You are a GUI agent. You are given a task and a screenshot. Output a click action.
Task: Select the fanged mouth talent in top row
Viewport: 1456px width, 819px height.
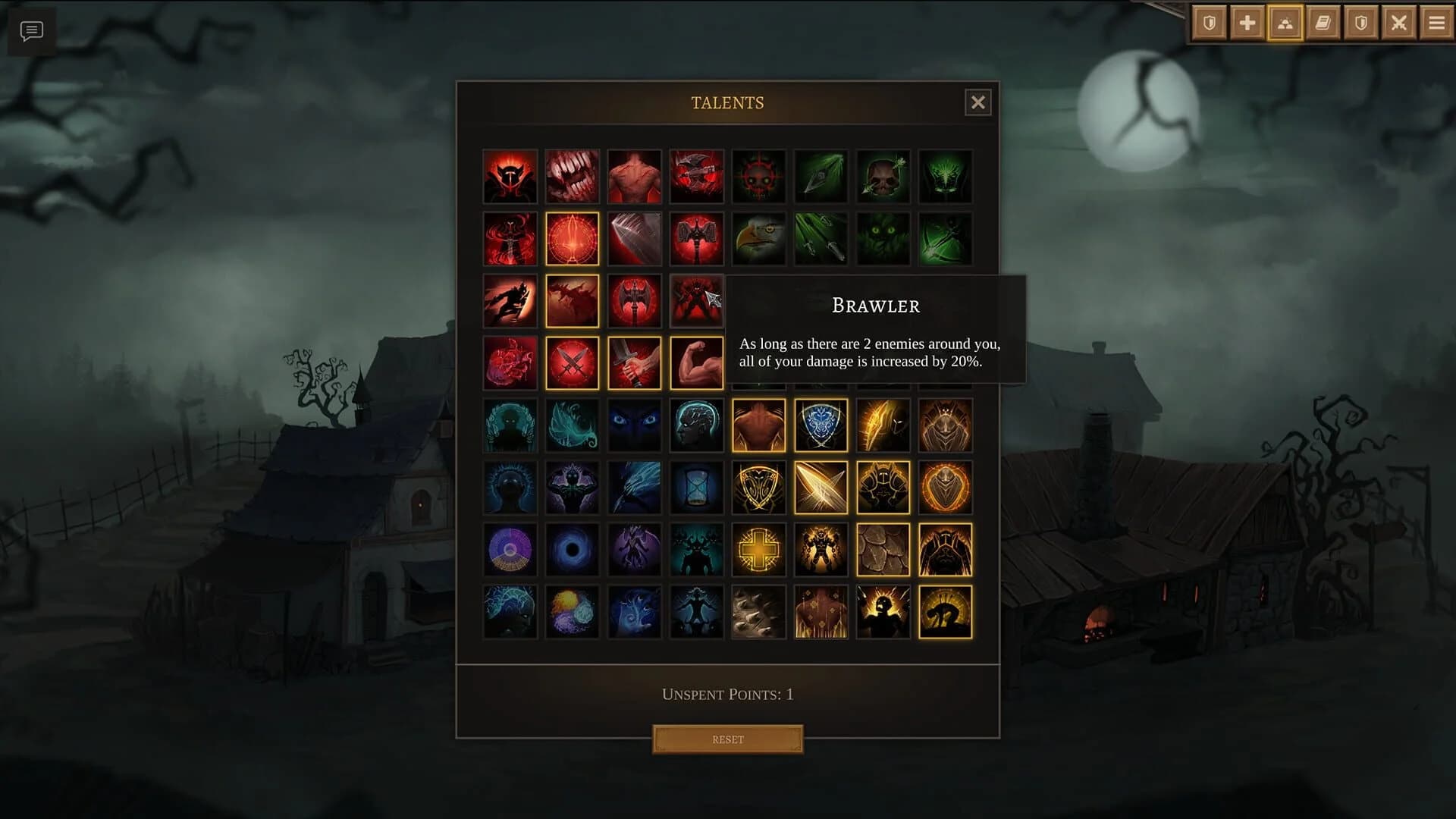[572, 176]
